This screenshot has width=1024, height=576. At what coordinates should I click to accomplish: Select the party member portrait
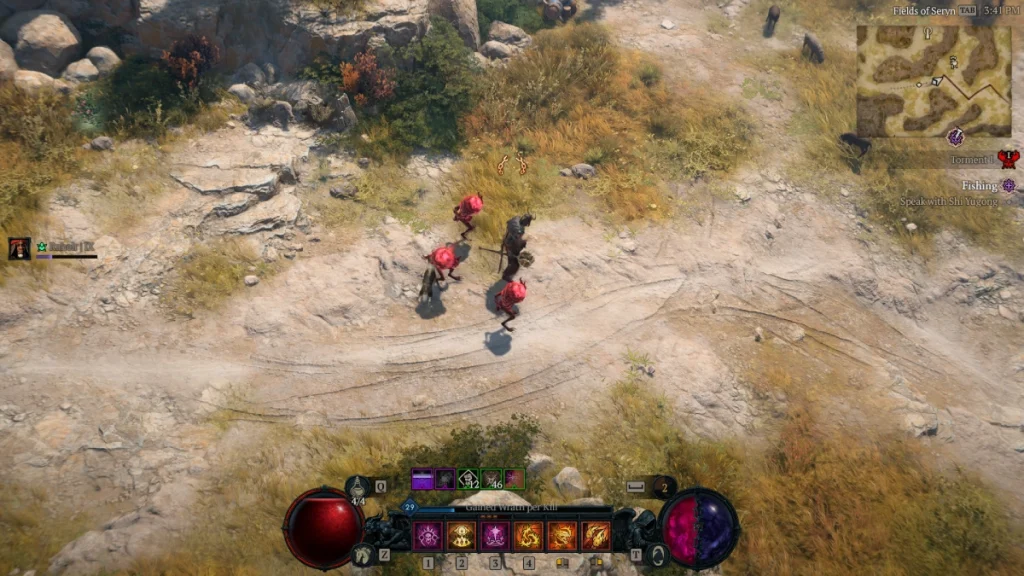pyautogui.click(x=19, y=249)
